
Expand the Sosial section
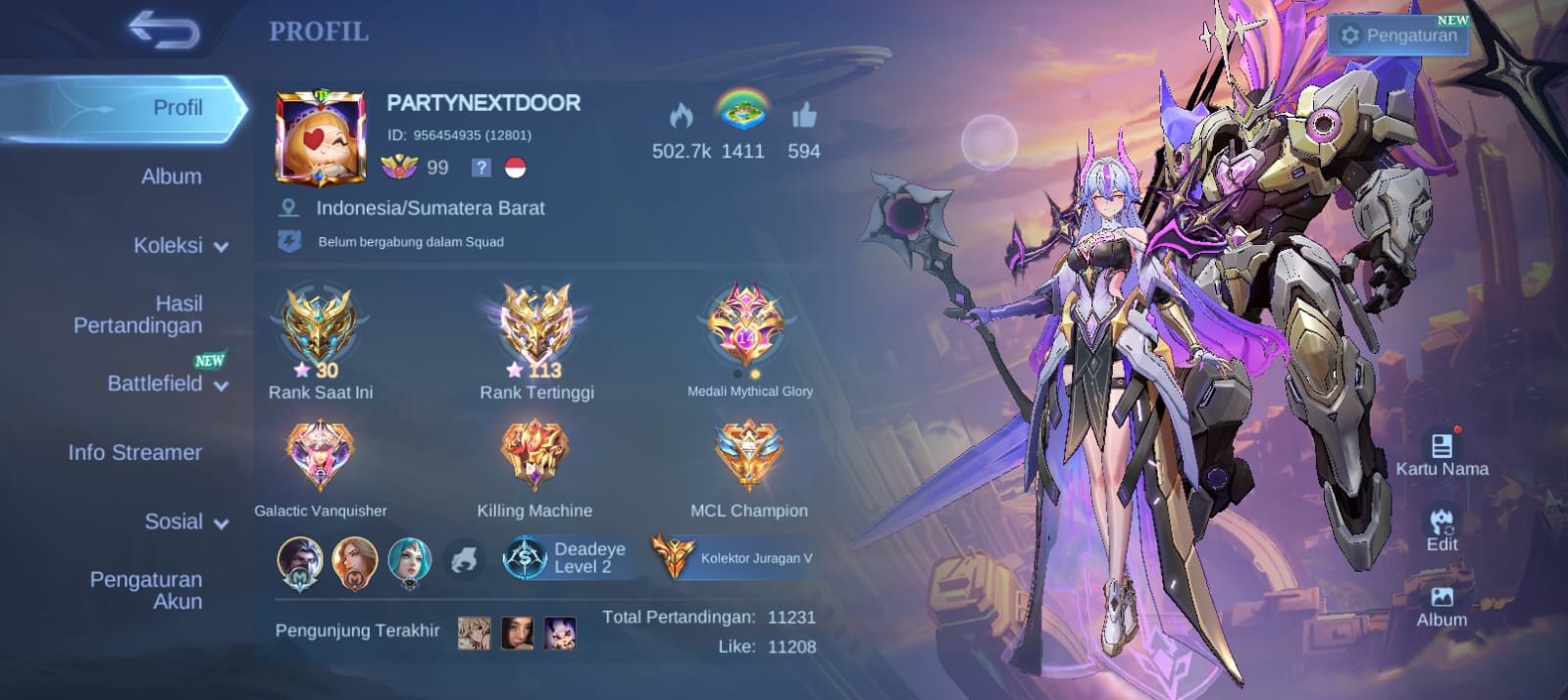click(185, 522)
